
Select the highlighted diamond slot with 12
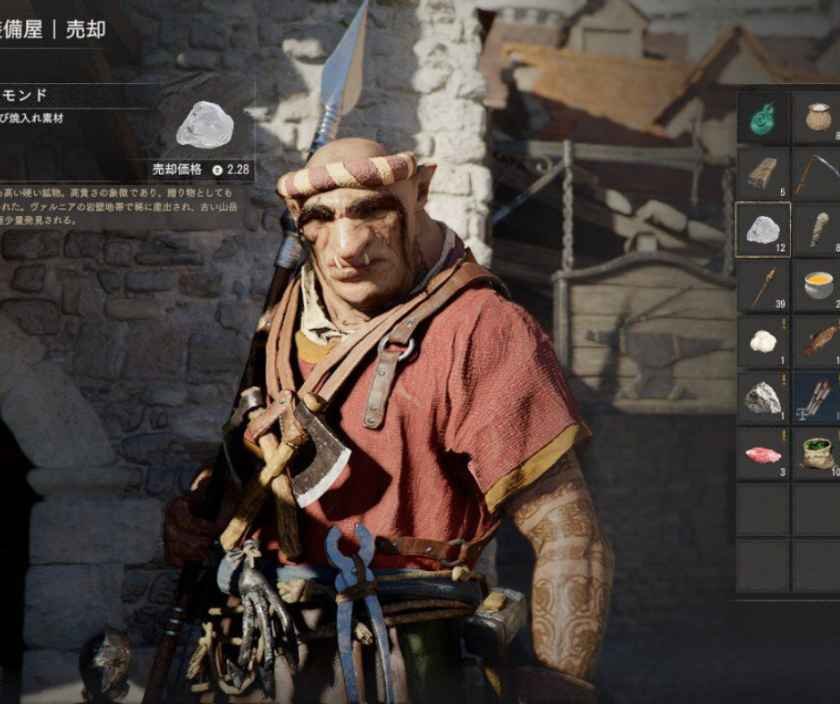pos(763,229)
